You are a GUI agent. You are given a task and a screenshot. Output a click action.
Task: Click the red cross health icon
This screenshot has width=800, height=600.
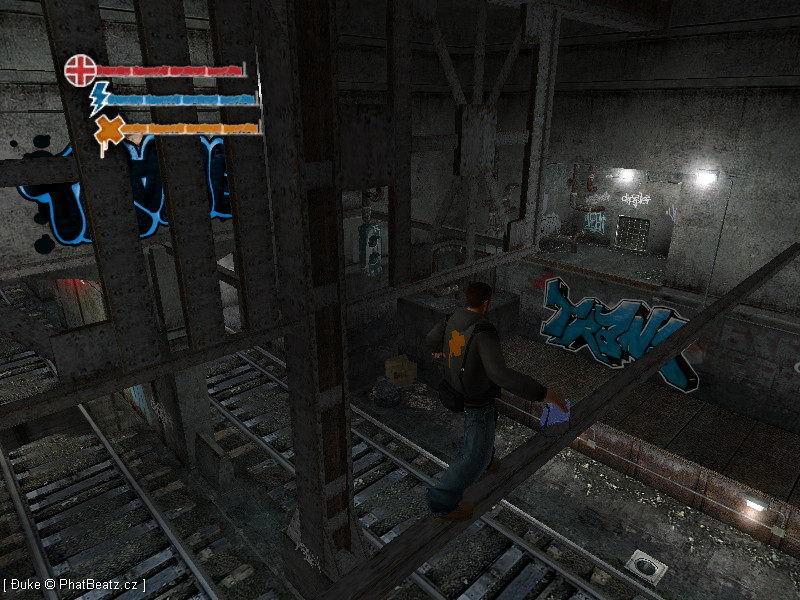(x=80, y=70)
